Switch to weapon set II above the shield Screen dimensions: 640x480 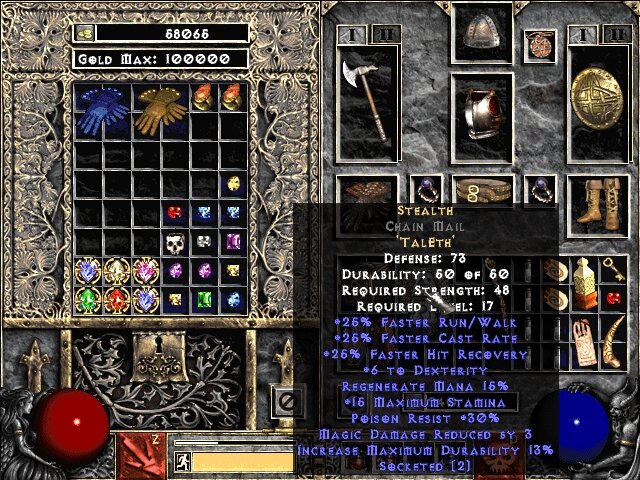click(x=615, y=35)
